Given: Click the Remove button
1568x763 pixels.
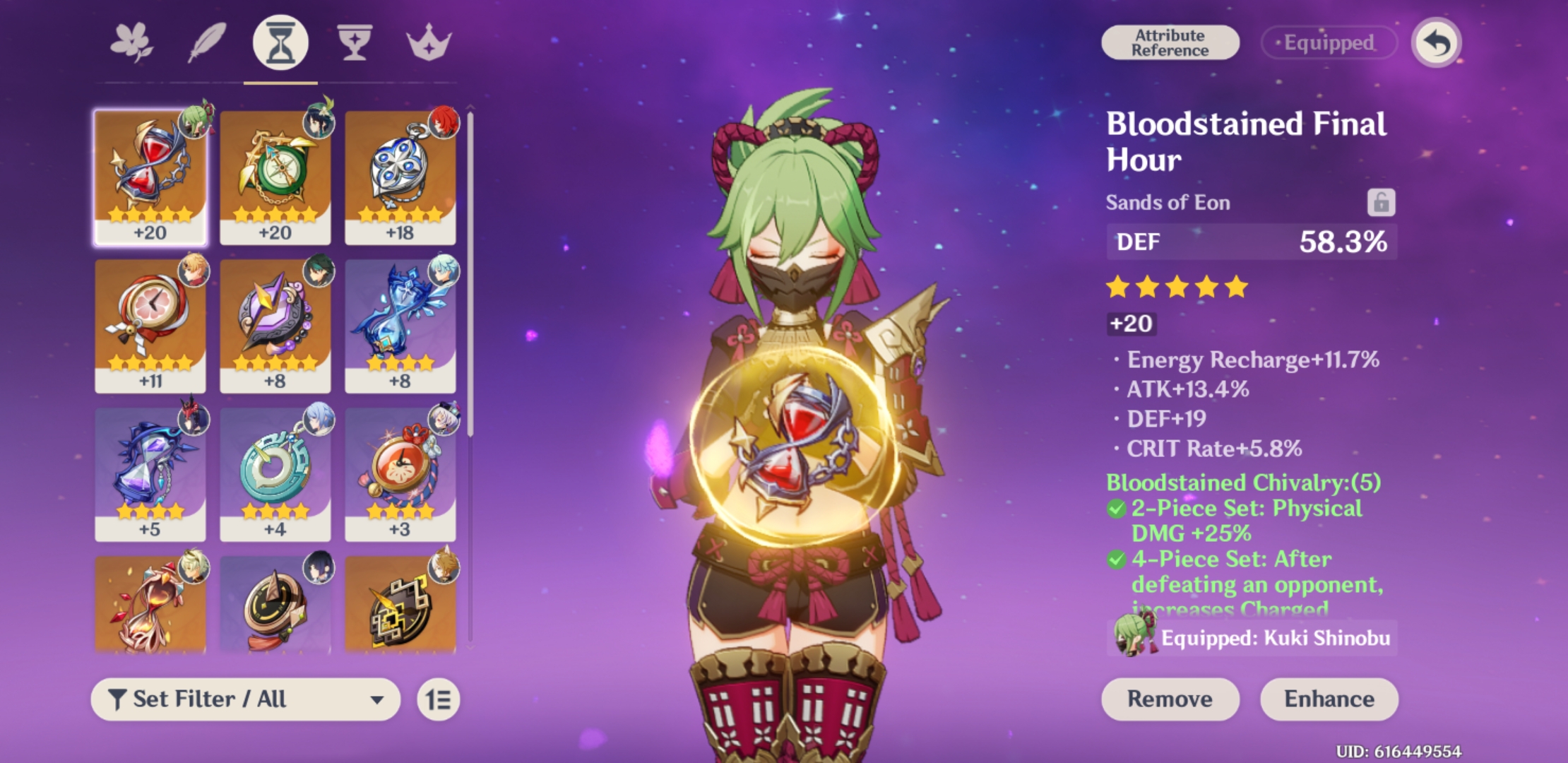Looking at the screenshot, I should tap(1170, 699).
